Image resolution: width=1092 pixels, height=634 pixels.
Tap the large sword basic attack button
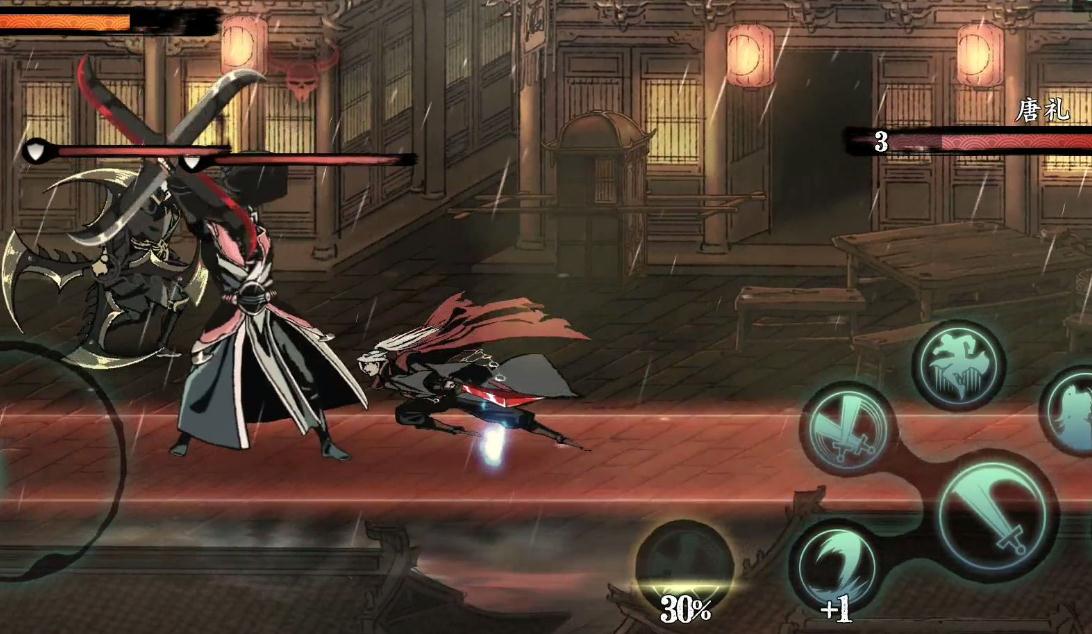click(997, 514)
